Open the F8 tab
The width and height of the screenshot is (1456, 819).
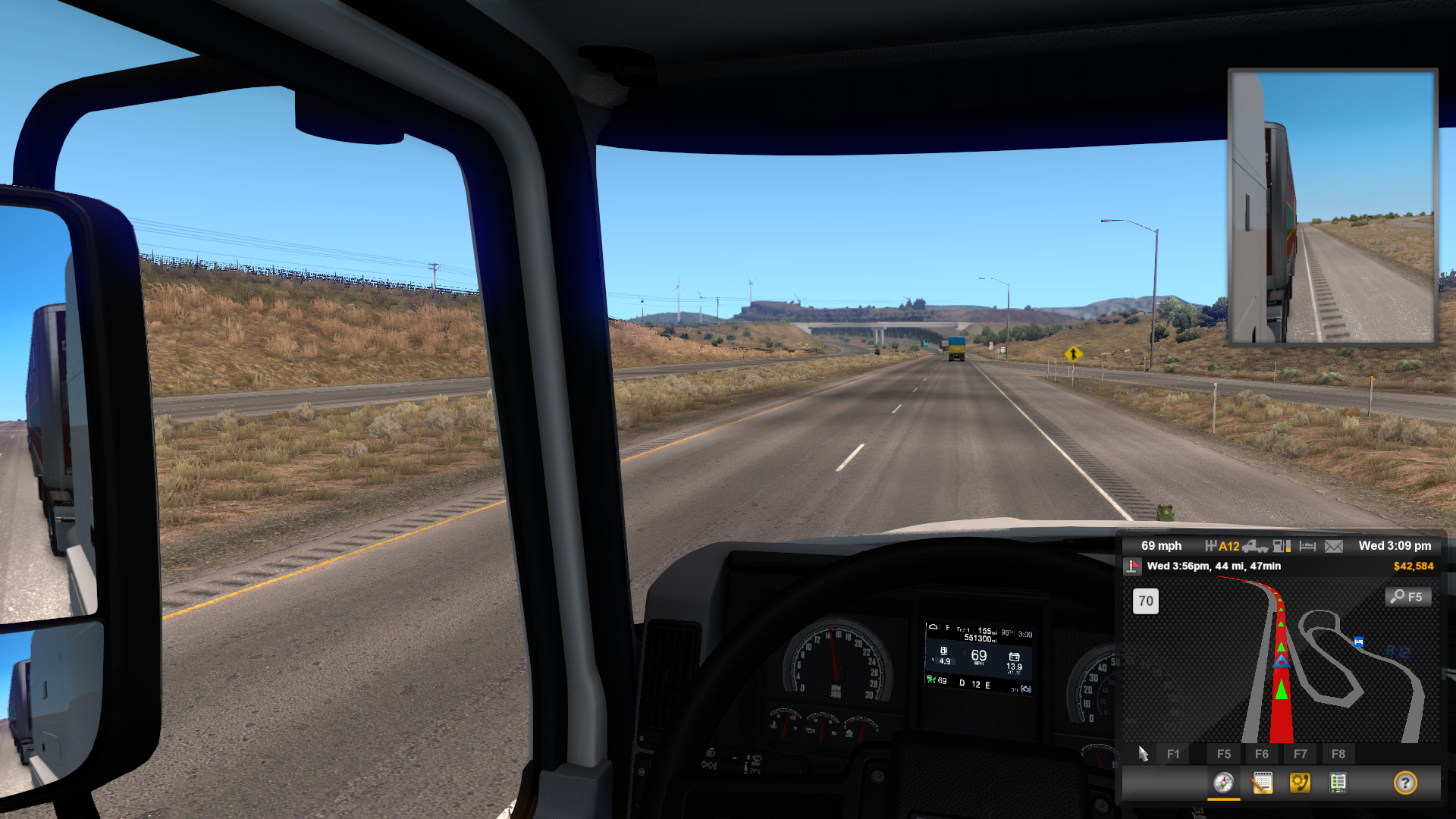click(1338, 754)
